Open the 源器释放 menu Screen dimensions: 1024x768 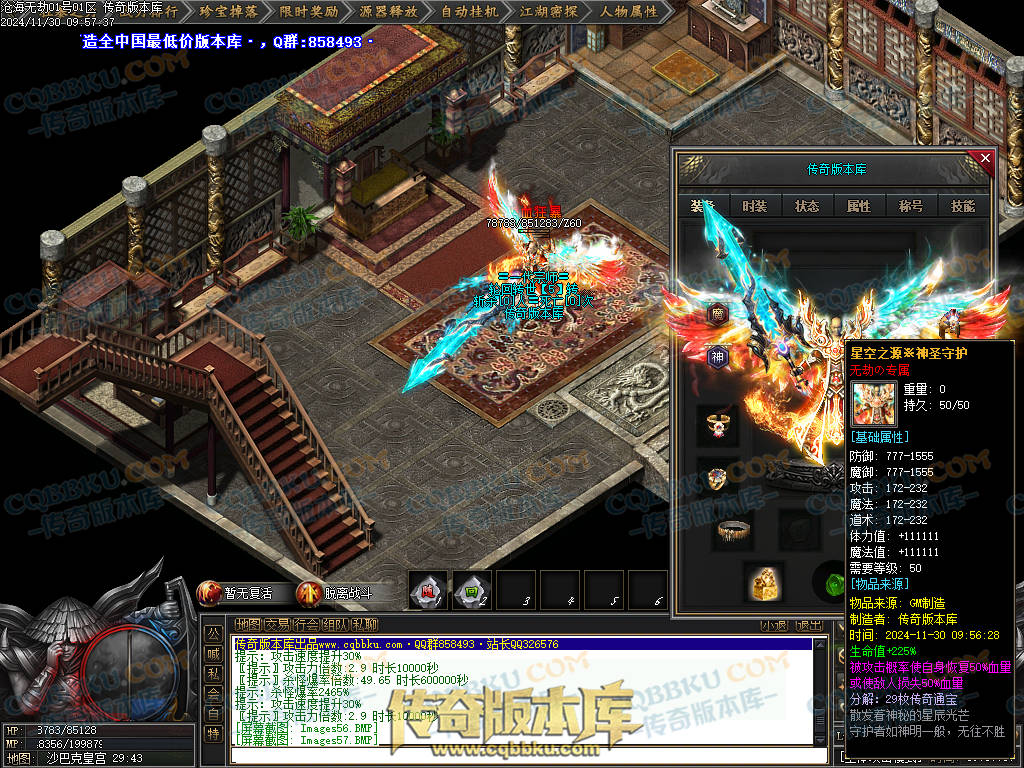click(388, 12)
